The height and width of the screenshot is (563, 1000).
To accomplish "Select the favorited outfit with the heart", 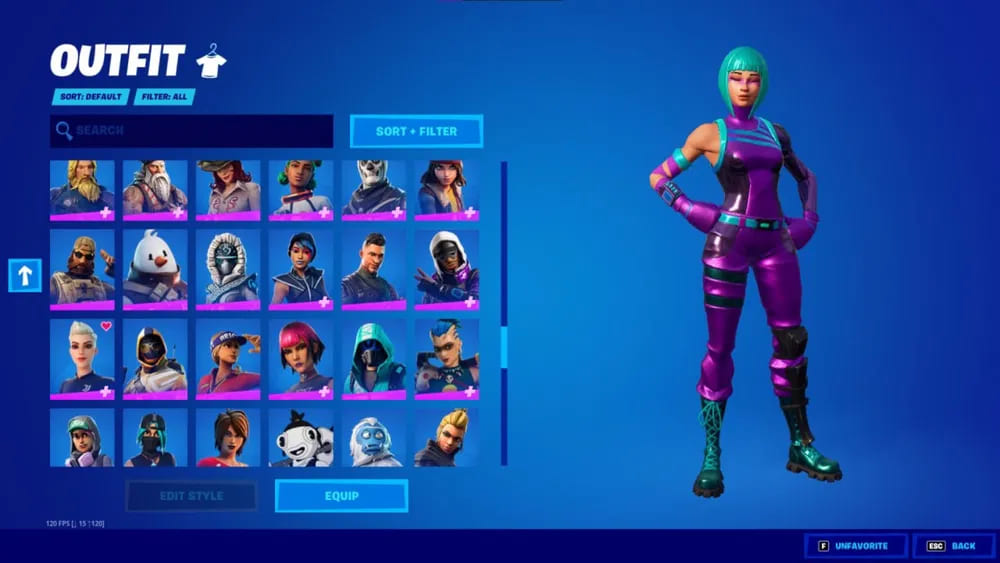I will coord(82,358).
